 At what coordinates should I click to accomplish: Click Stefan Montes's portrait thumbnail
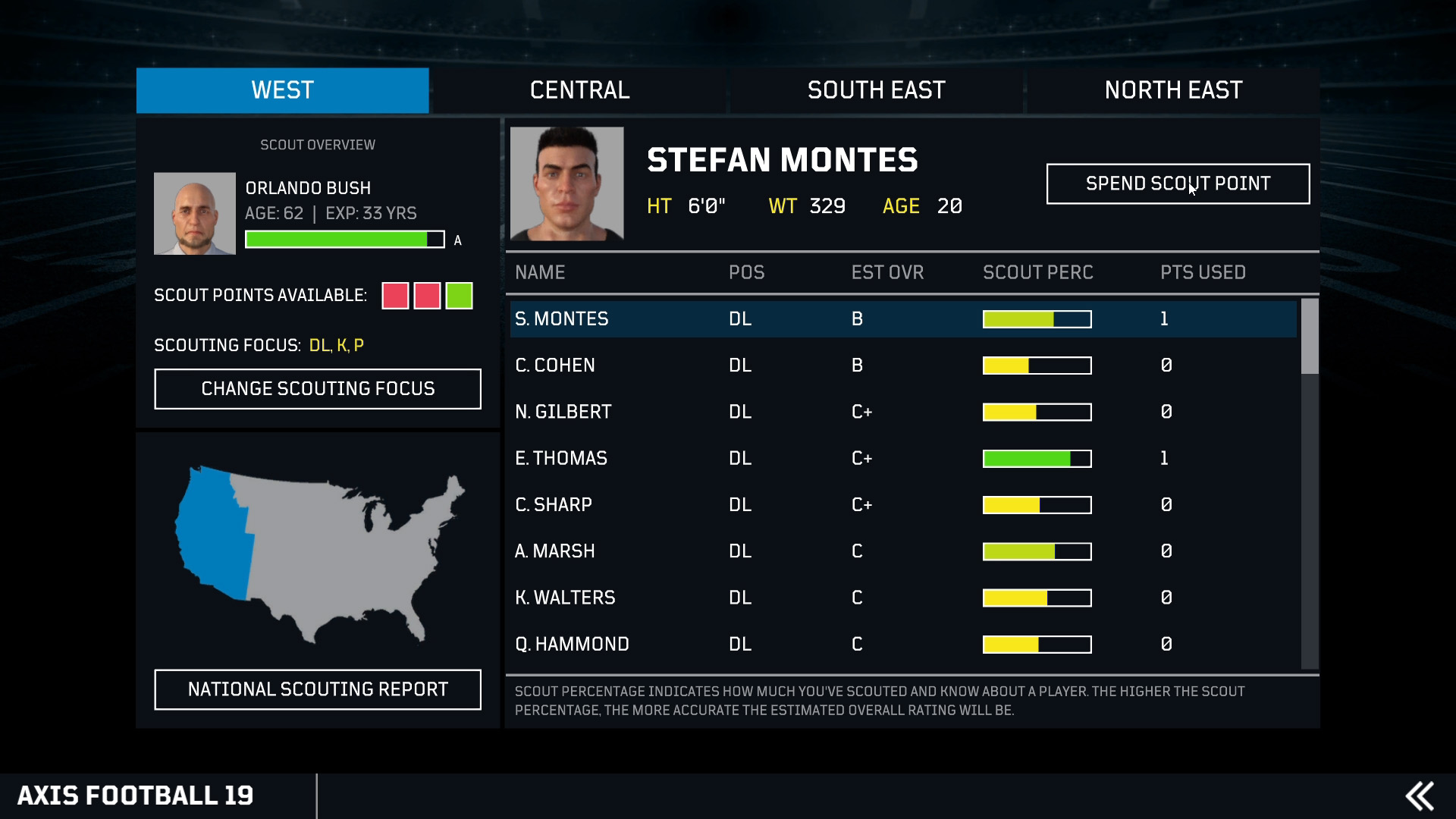click(x=566, y=184)
